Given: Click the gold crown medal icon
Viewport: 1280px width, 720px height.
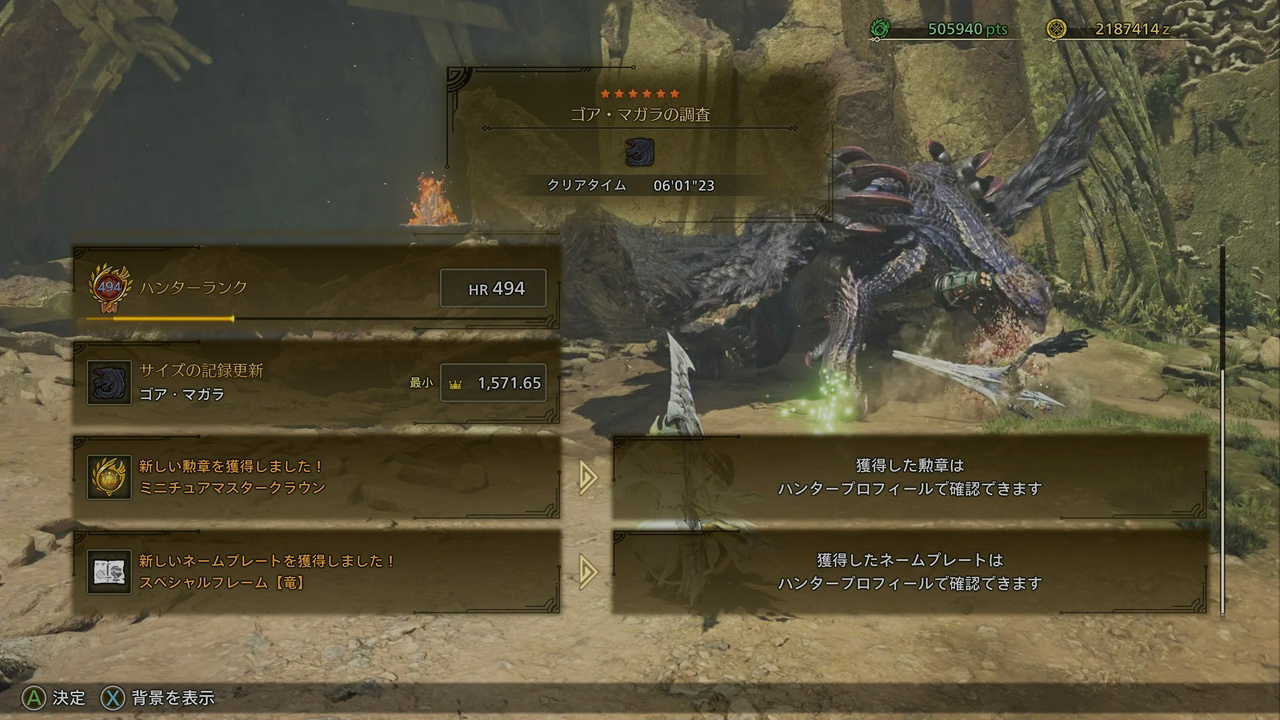Looking at the screenshot, I should 109,477.
